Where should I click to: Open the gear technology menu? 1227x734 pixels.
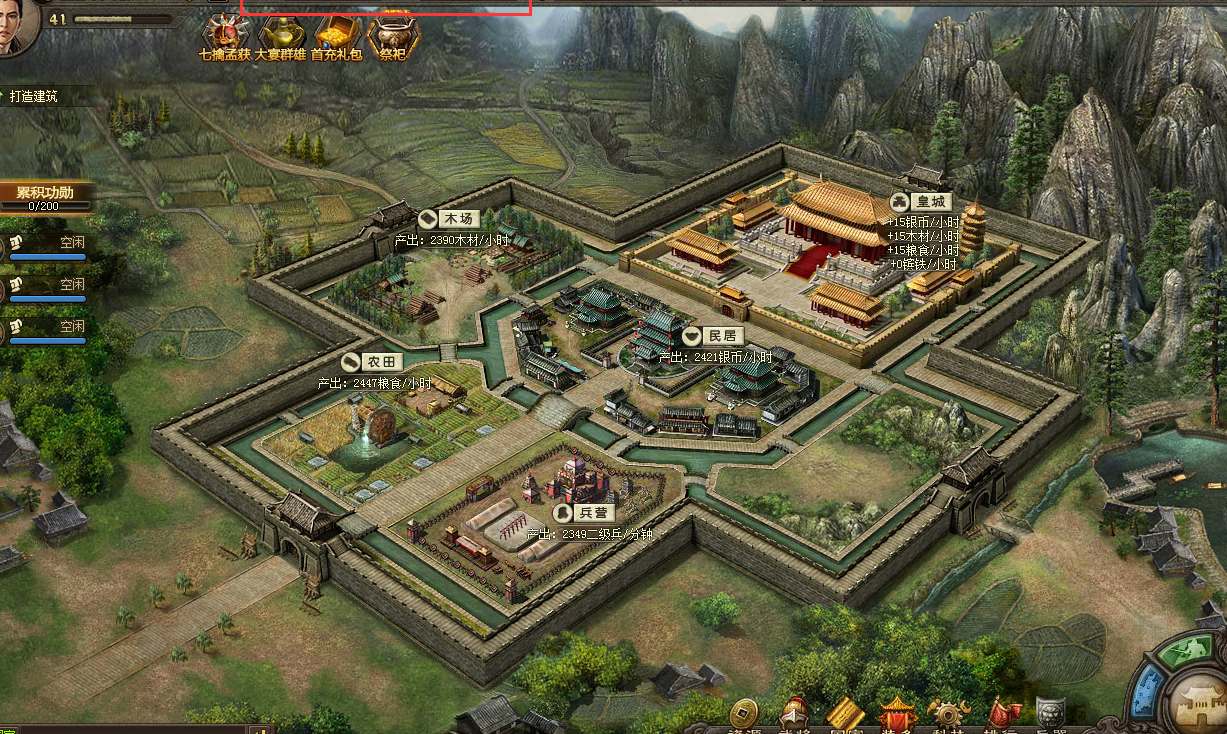pos(948,714)
